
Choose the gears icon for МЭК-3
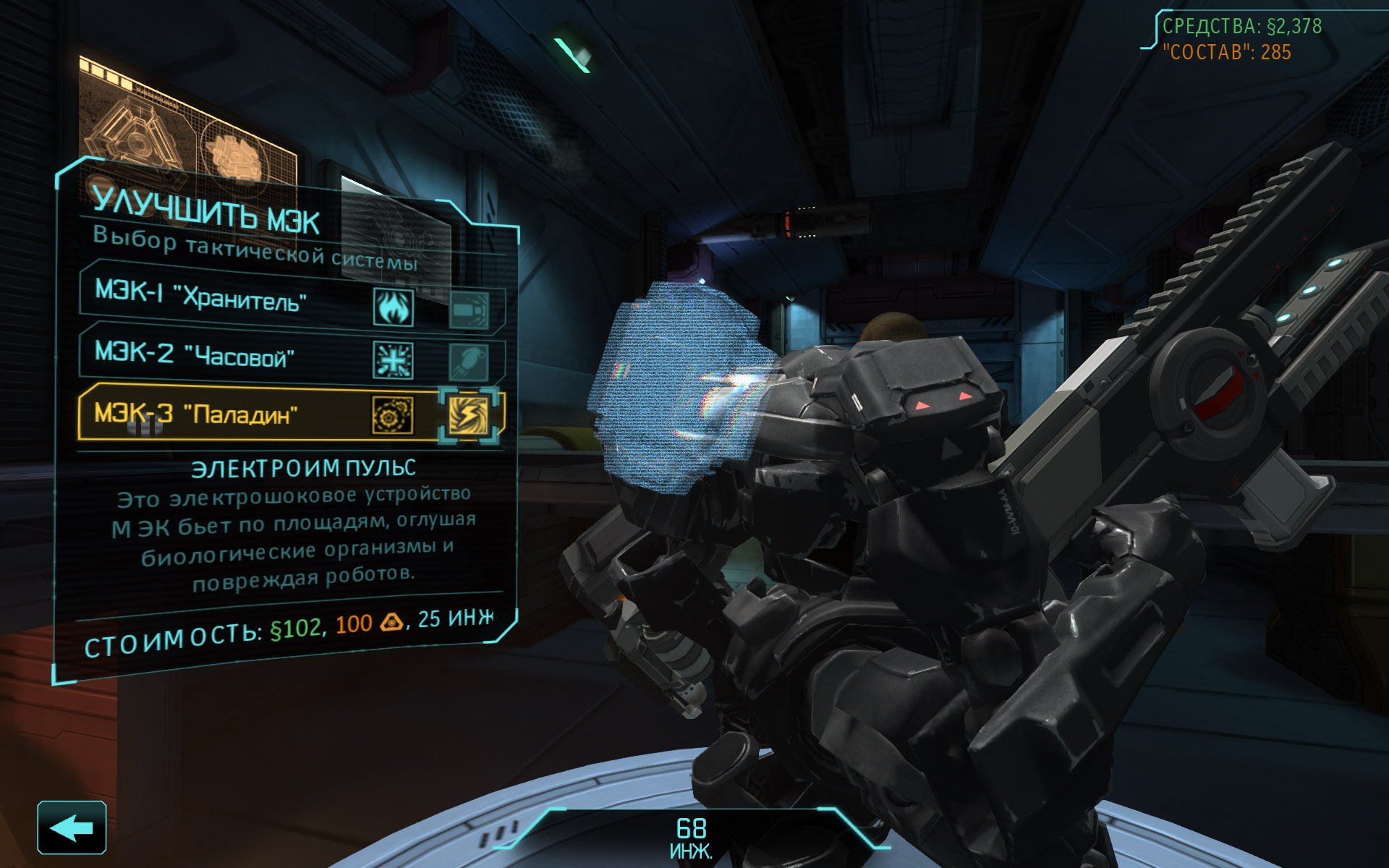(x=393, y=415)
